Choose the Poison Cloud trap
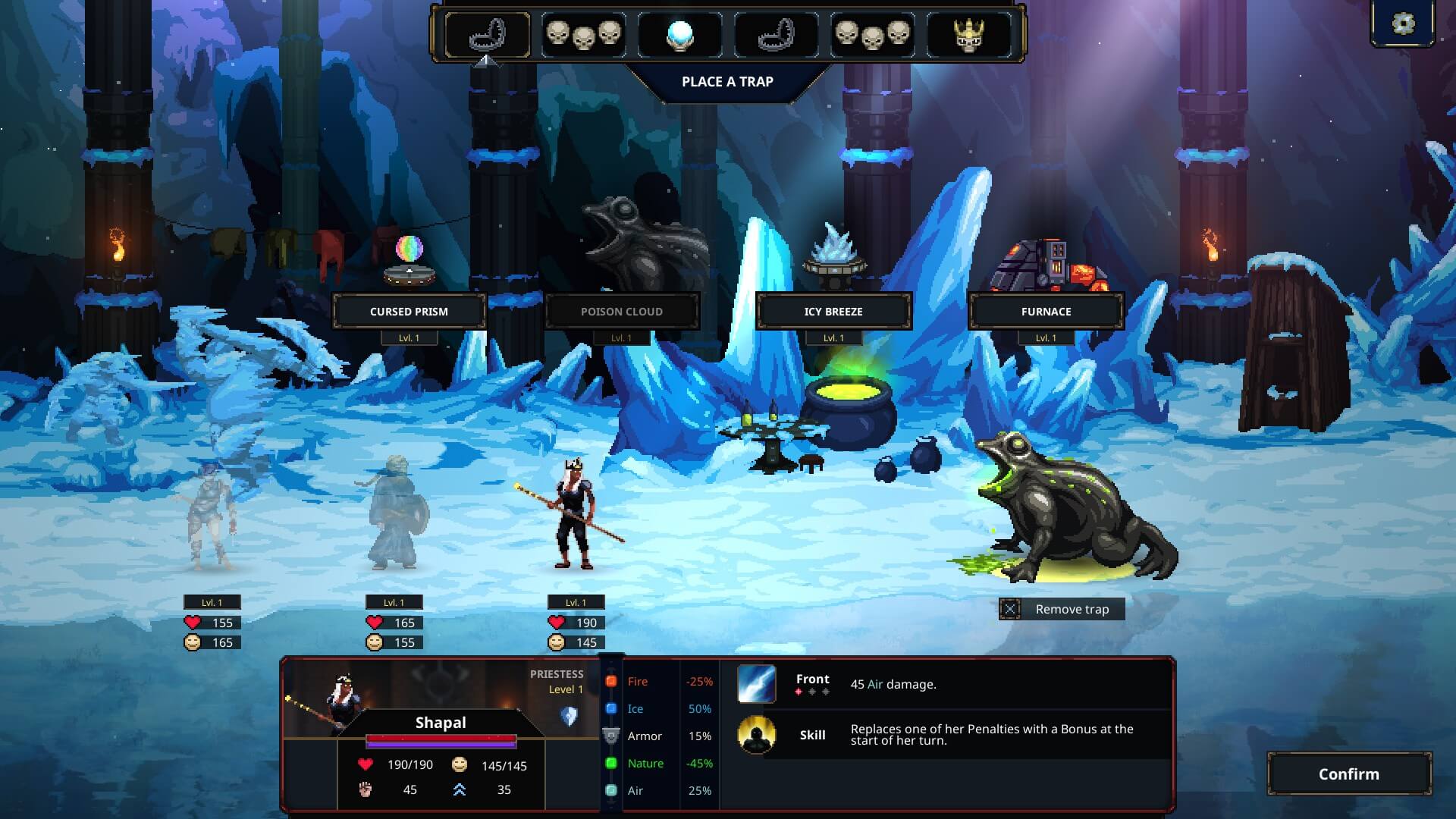The height and width of the screenshot is (819, 1456). 621,311
